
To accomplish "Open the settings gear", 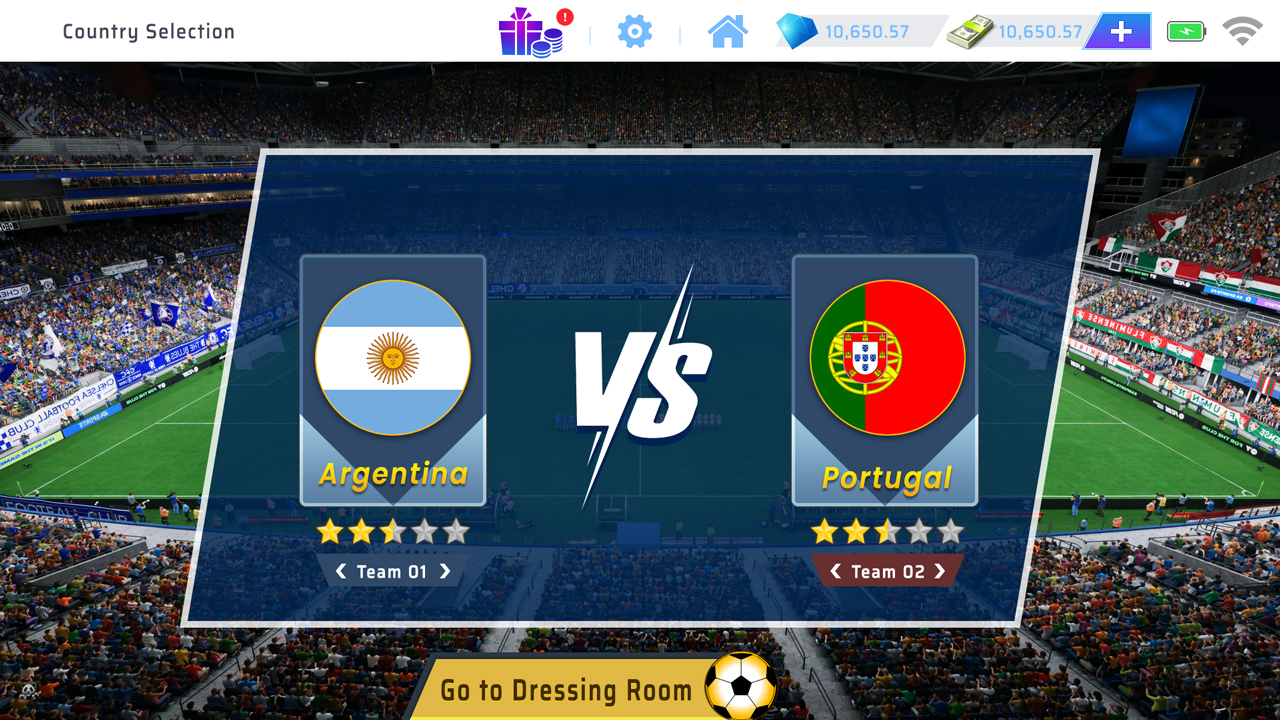I will click(634, 31).
